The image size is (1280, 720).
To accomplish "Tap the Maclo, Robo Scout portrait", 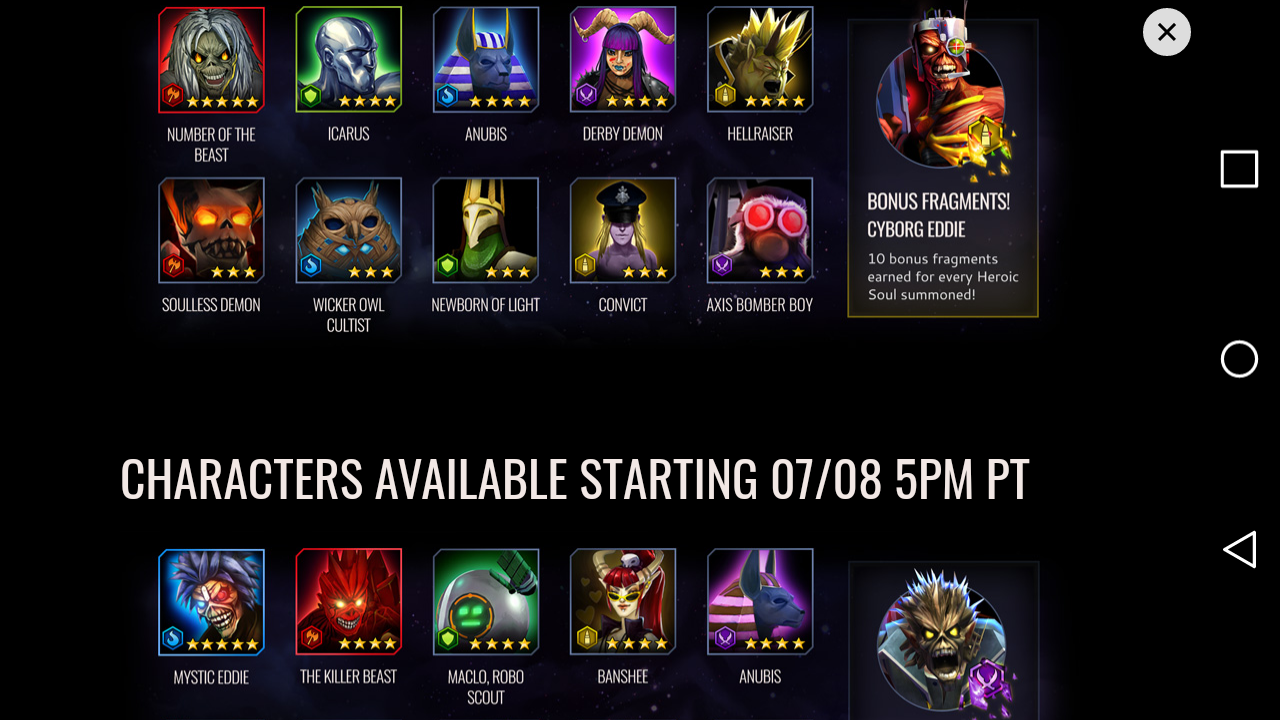I will 485,602.
